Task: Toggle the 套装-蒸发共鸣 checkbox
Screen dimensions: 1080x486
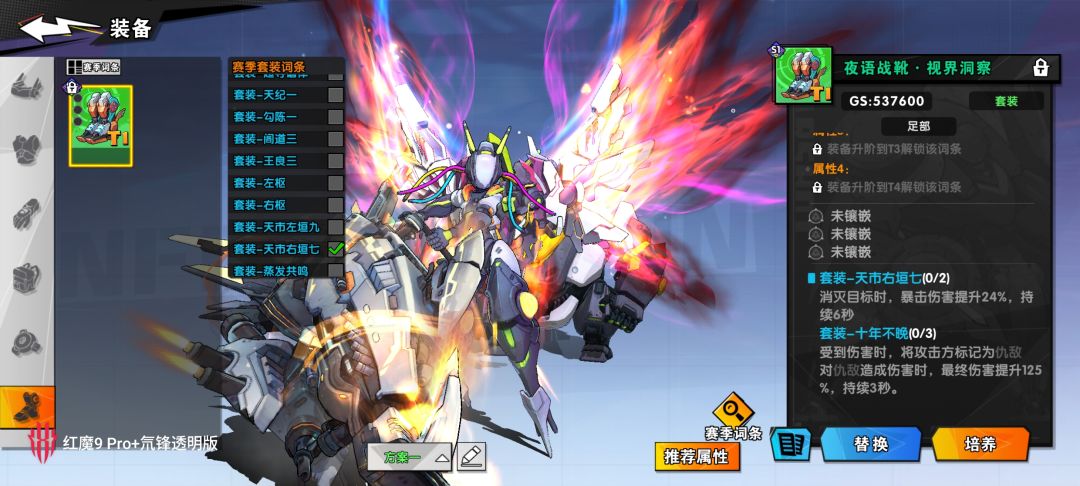Action: pyautogui.click(x=335, y=271)
